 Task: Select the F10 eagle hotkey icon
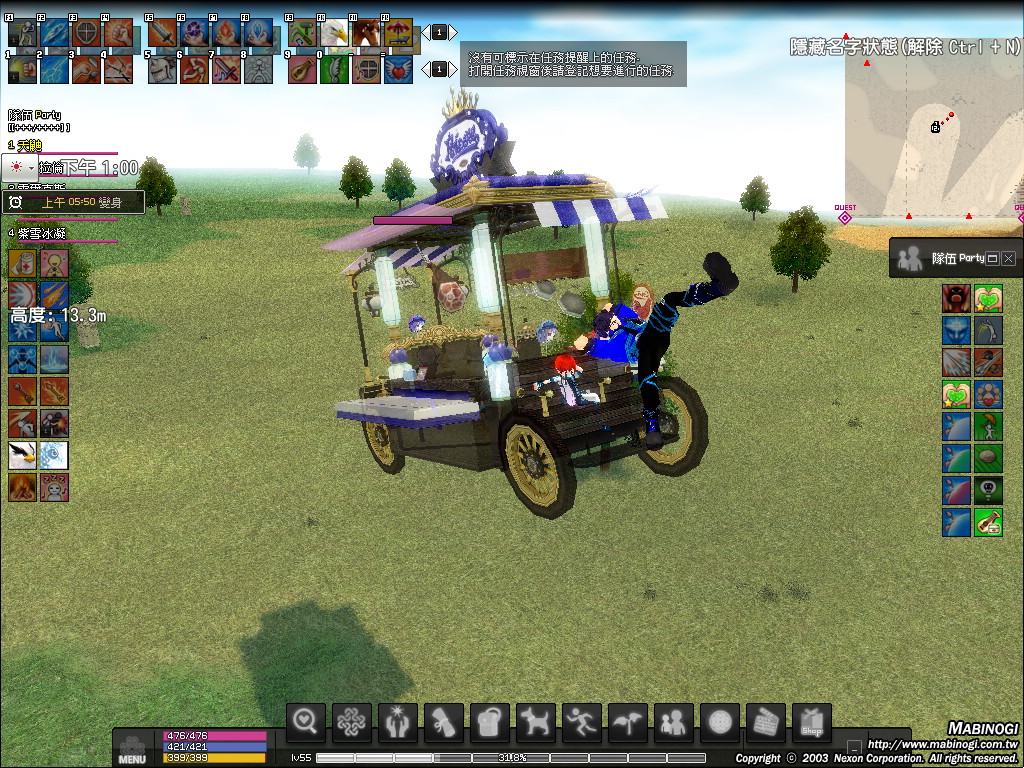pyautogui.click(x=334, y=33)
